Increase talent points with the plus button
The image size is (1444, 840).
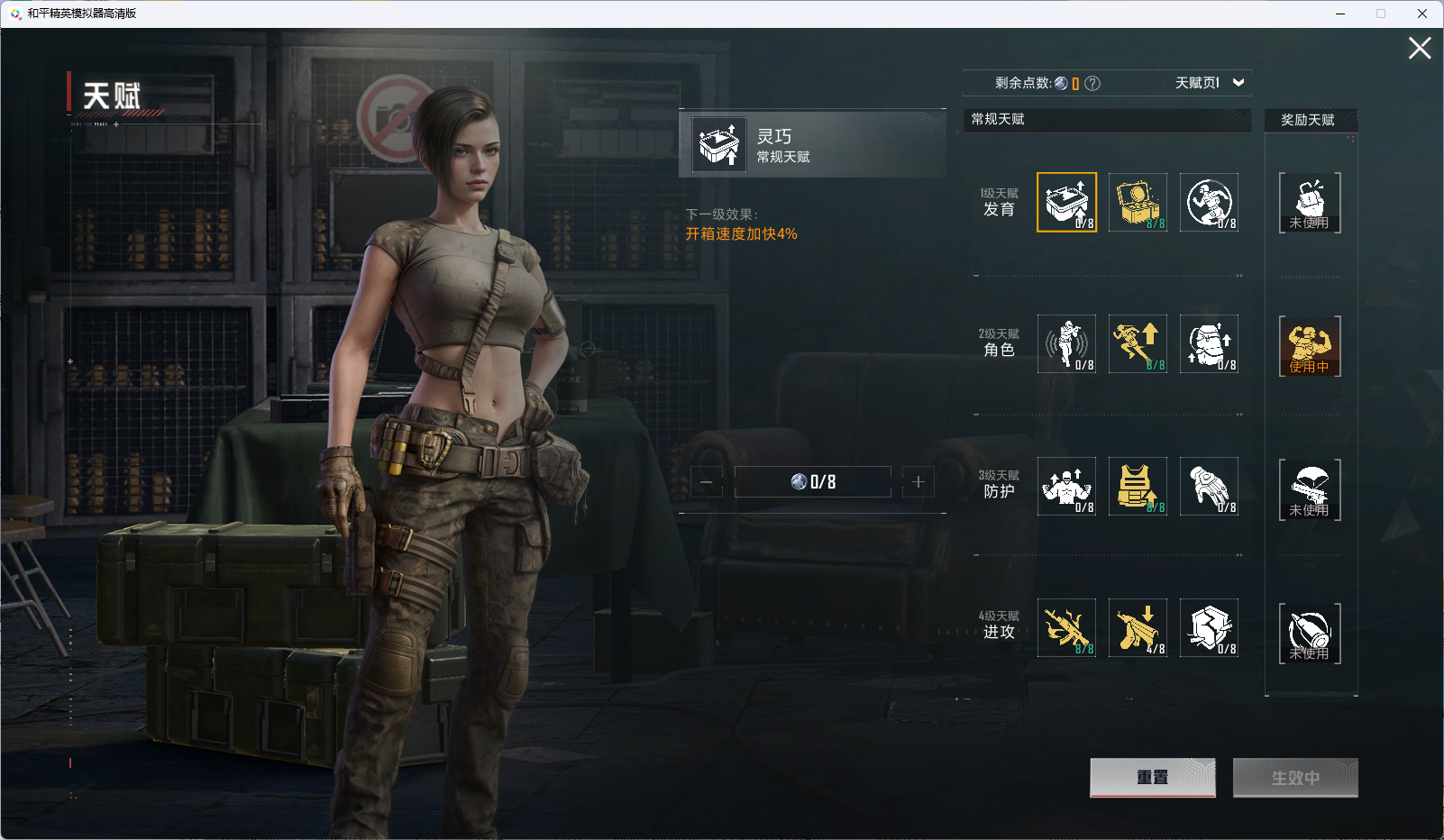coord(918,482)
